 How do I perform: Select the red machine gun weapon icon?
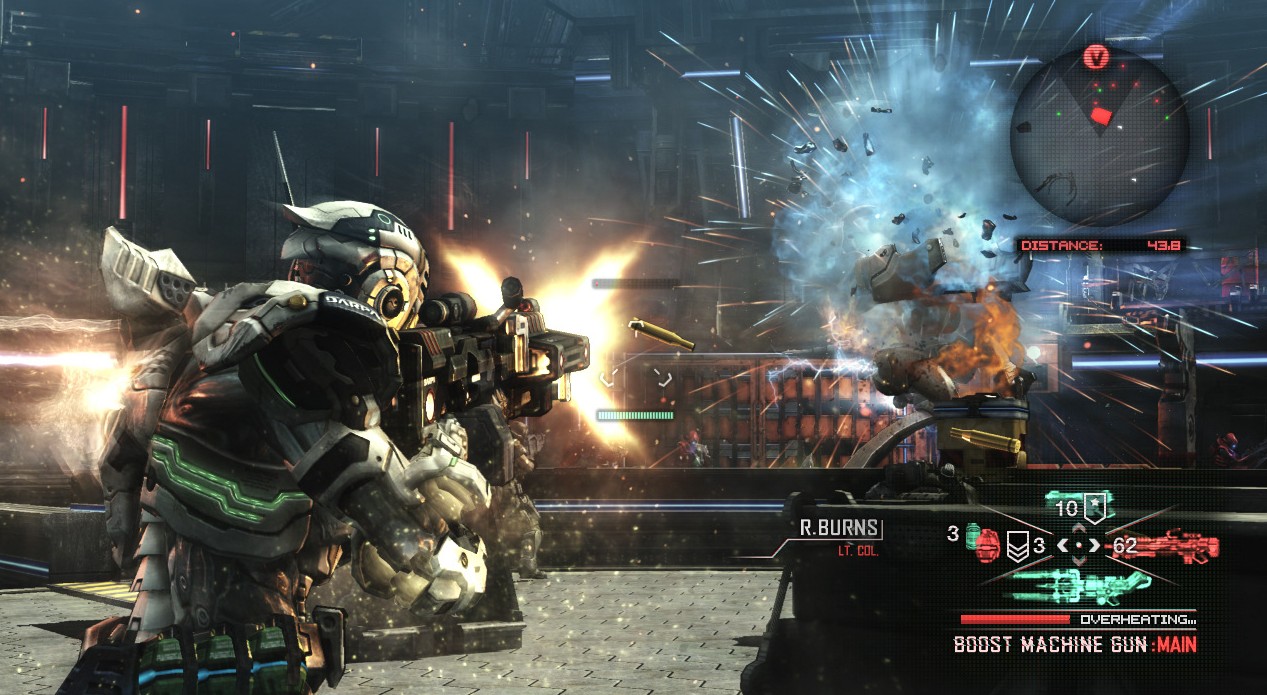point(1181,545)
